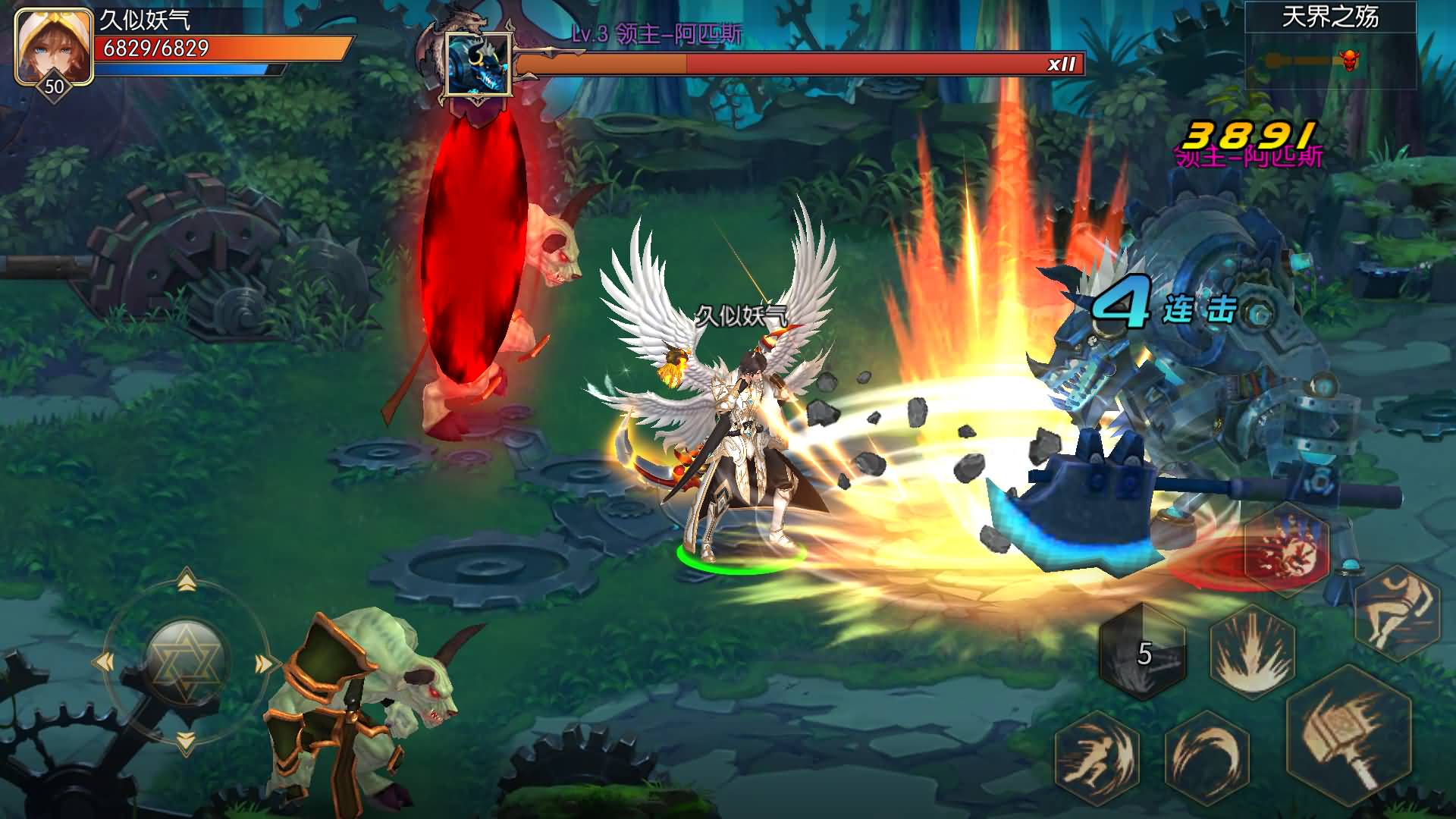1456x819 pixels.
Task: Select the skill on cooldown showing 5
Action: pyautogui.click(x=1143, y=652)
